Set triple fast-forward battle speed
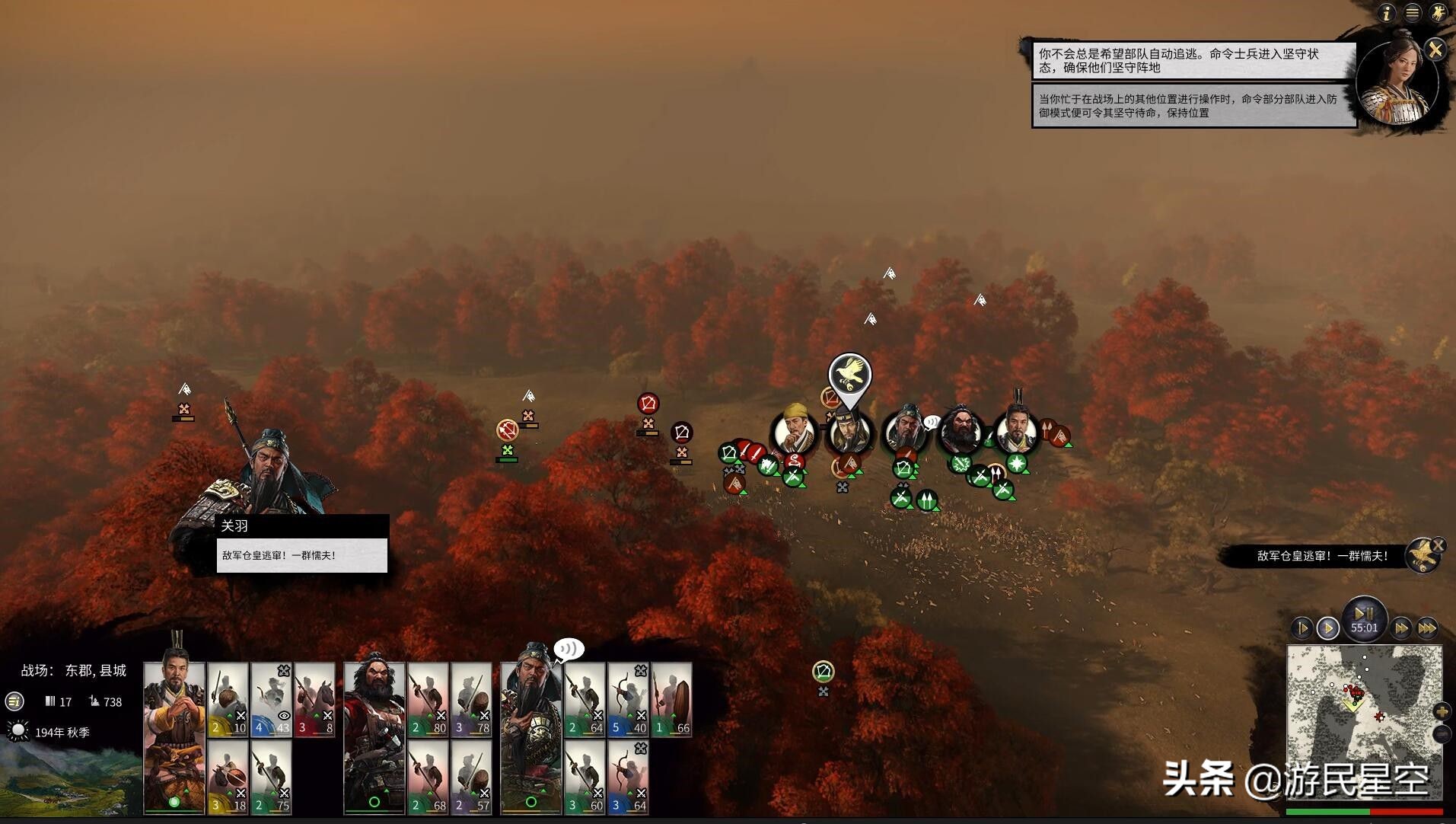Viewport: 1456px width, 824px height. coord(1427,628)
